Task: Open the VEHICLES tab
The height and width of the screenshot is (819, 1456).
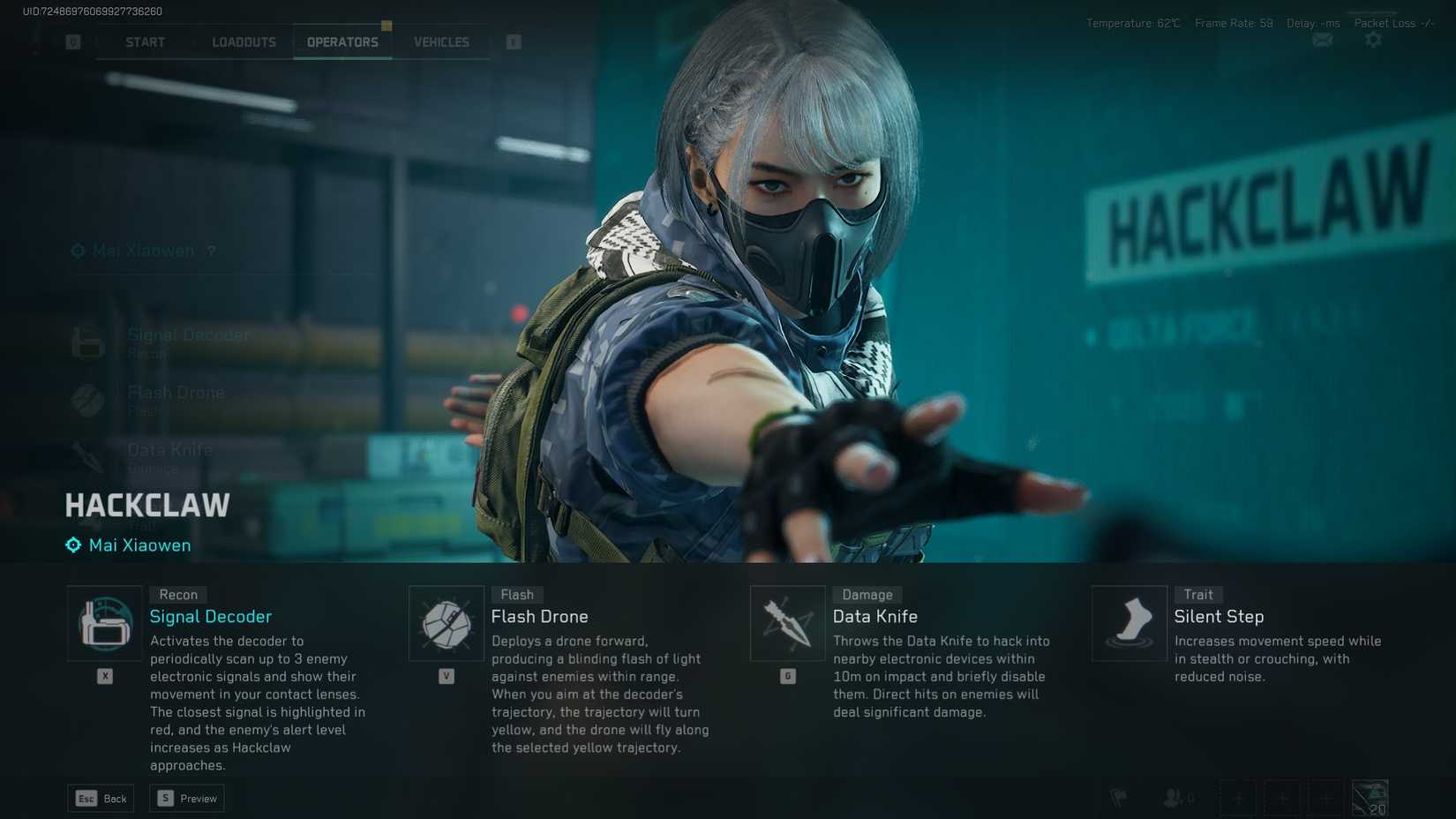Action: [440, 41]
